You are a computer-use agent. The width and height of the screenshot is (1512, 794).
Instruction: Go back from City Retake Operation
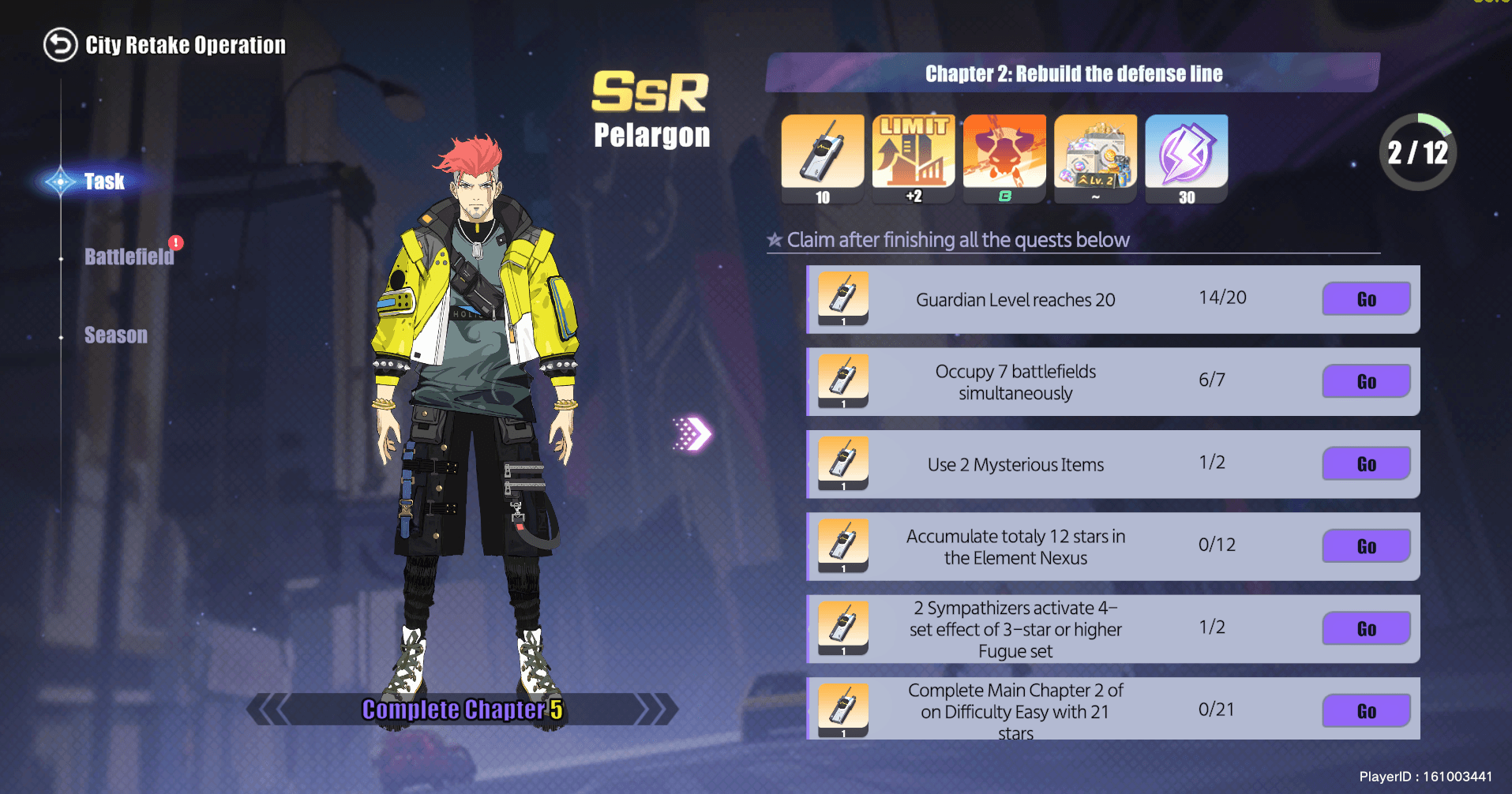pyautogui.click(x=60, y=45)
